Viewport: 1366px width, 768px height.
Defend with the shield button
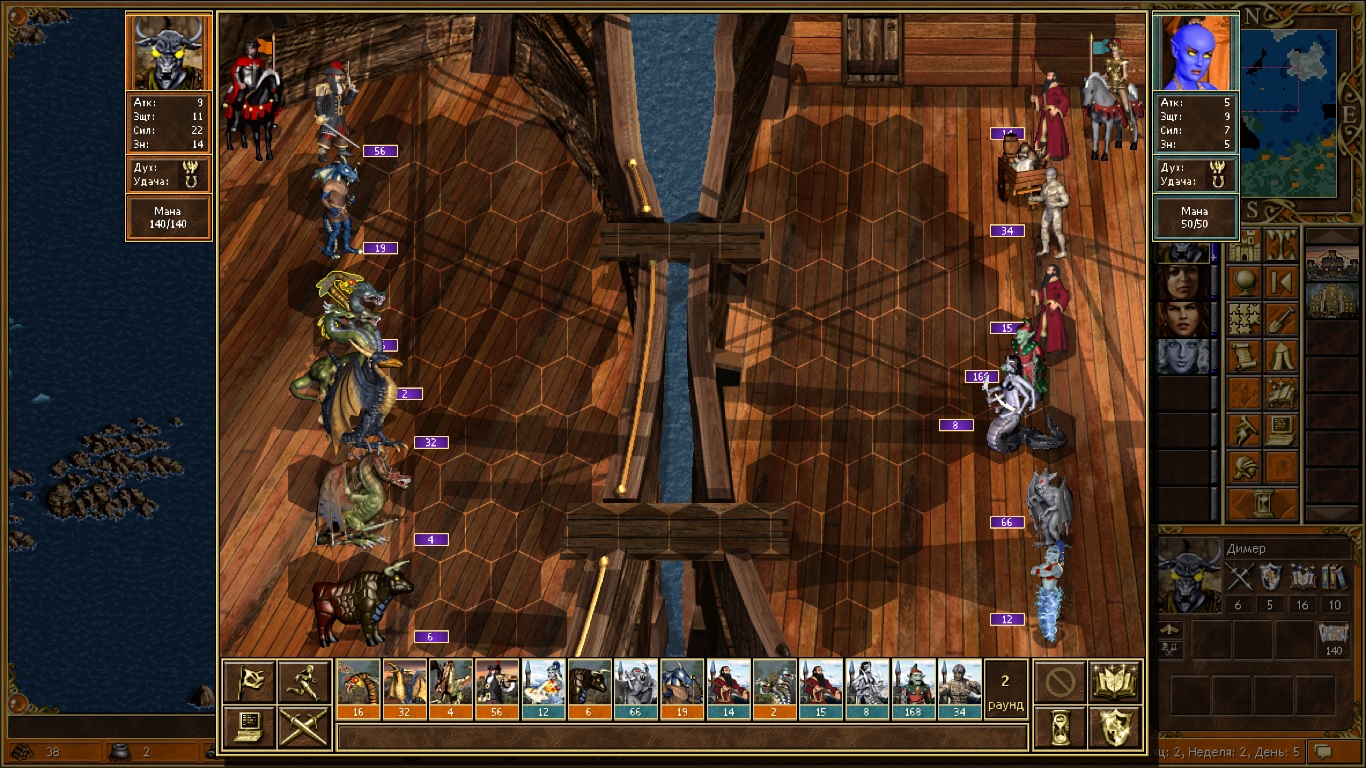[1115, 727]
